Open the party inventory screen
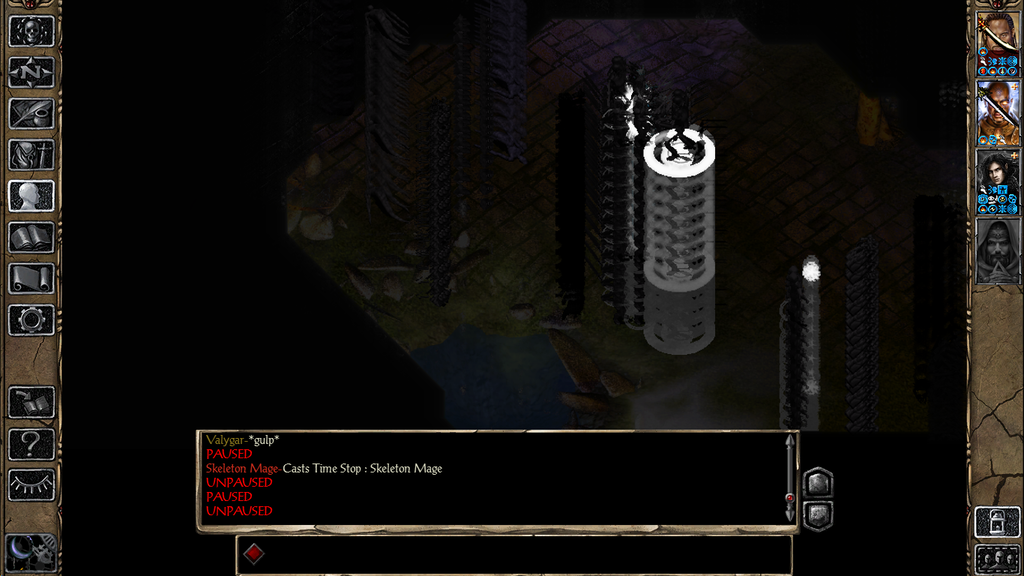The width and height of the screenshot is (1024, 576). (x=31, y=155)
